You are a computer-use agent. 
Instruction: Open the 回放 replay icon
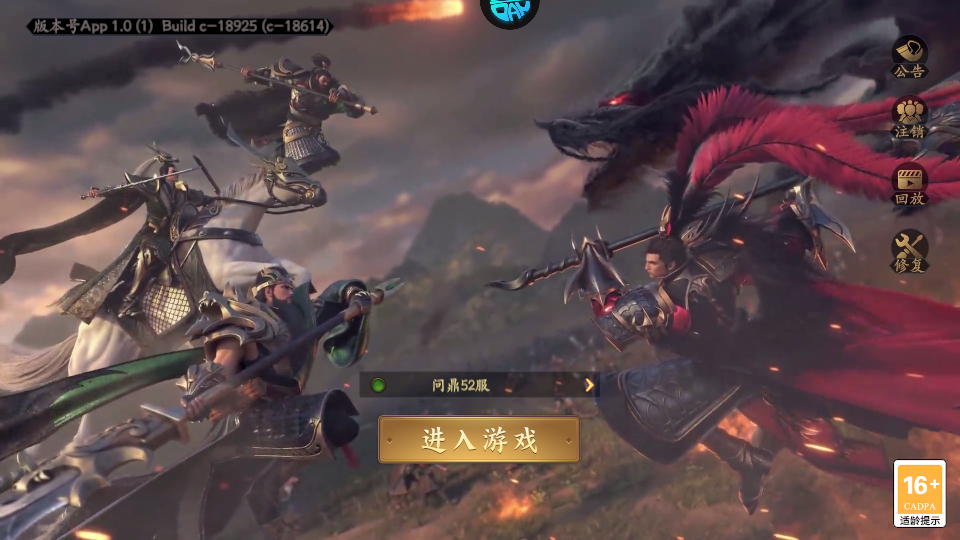coord(909,184)
